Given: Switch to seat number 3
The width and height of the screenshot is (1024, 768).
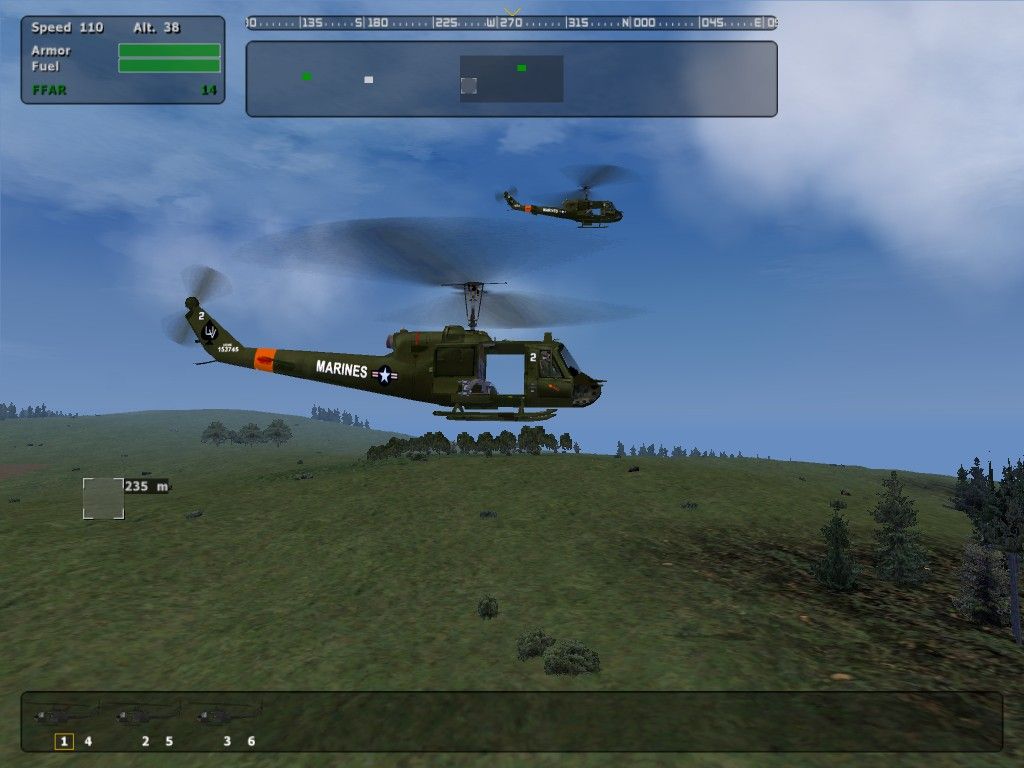Looking at the screenshot, I should pos(227,741).
